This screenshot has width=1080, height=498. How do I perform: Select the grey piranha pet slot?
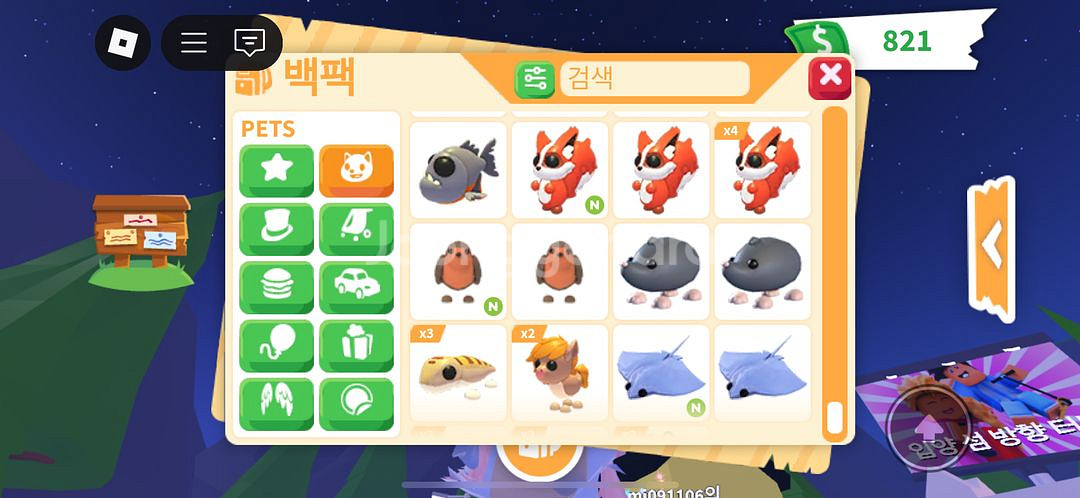click(459, 169)
